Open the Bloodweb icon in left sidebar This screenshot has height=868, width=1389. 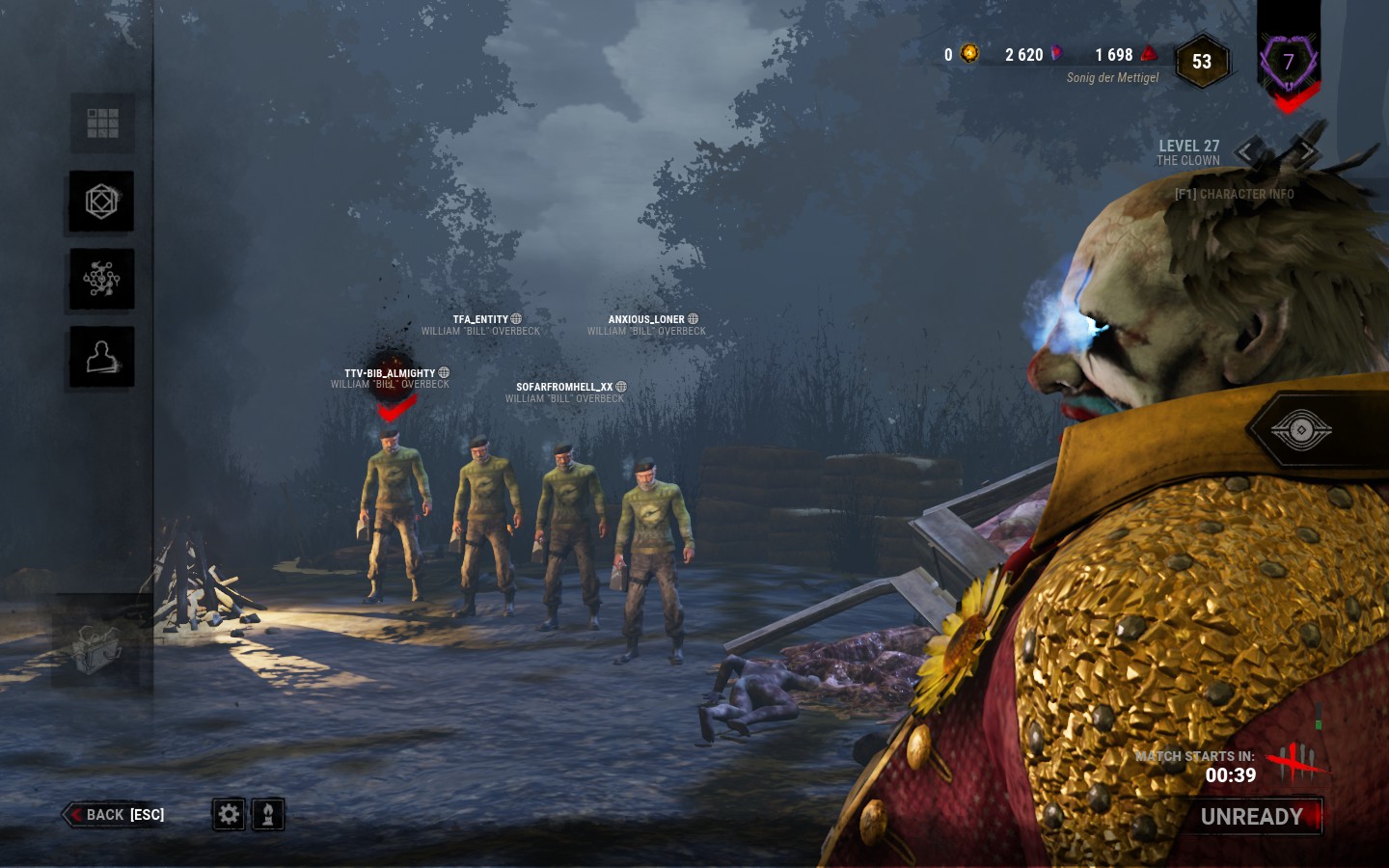coord(101,279)
